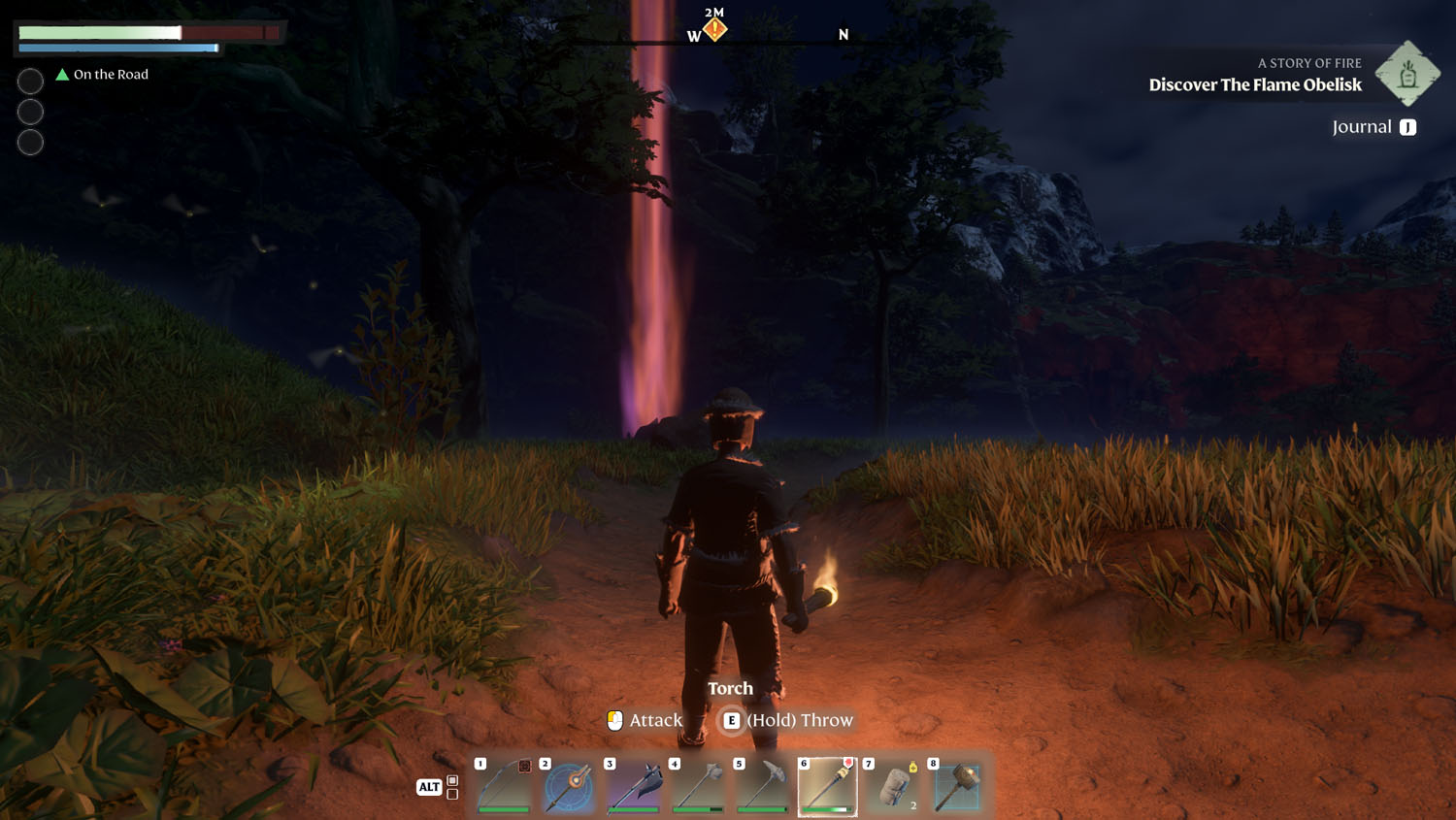Viewport: 1456px width, 820px height.
Task: Use the bandage item in slot 7
Action: pos(892,786)
